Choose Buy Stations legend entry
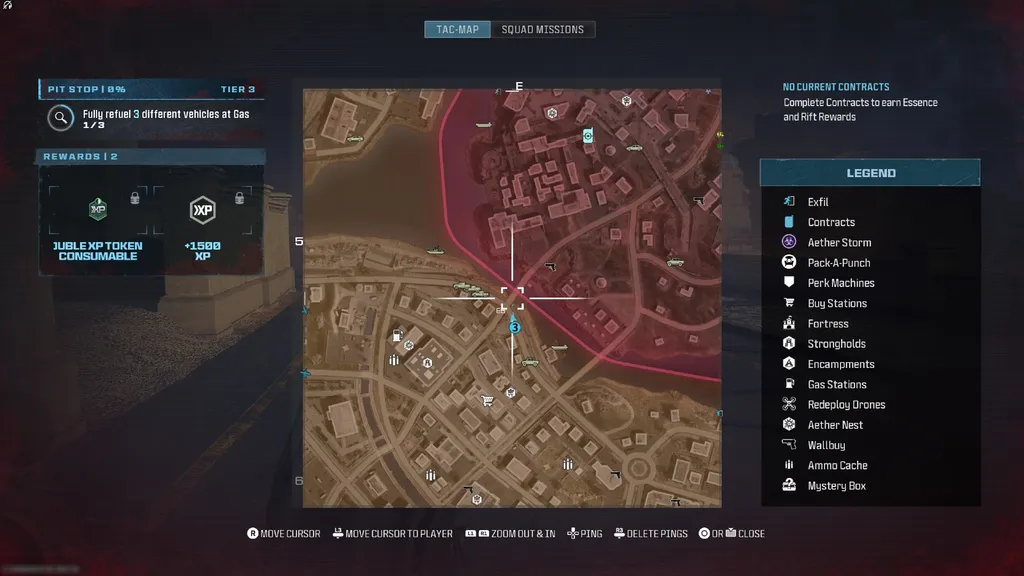Viewport: 1024px width, 576px height. (837, 304)
